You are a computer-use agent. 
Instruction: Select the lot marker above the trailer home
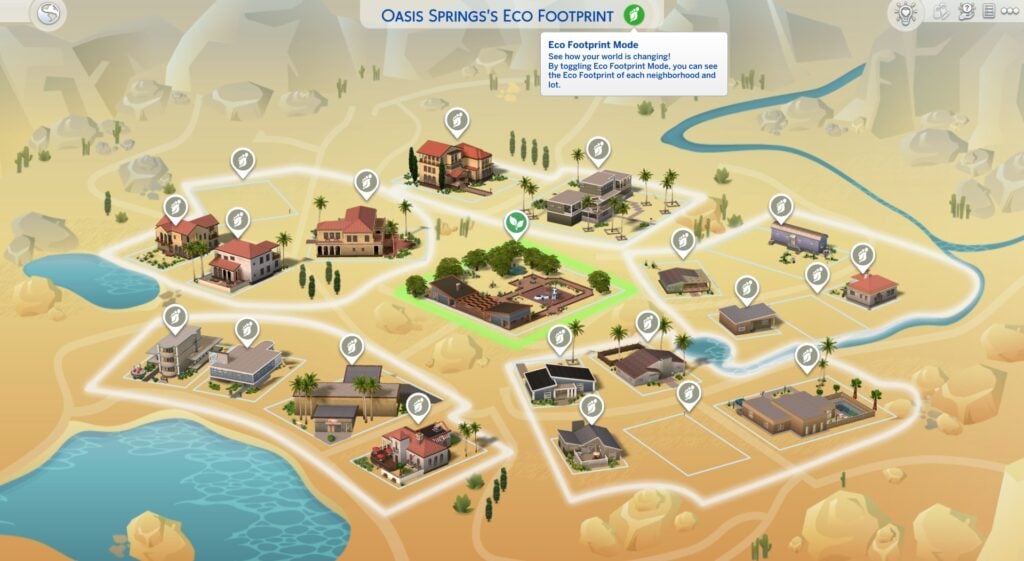(781, 206)
